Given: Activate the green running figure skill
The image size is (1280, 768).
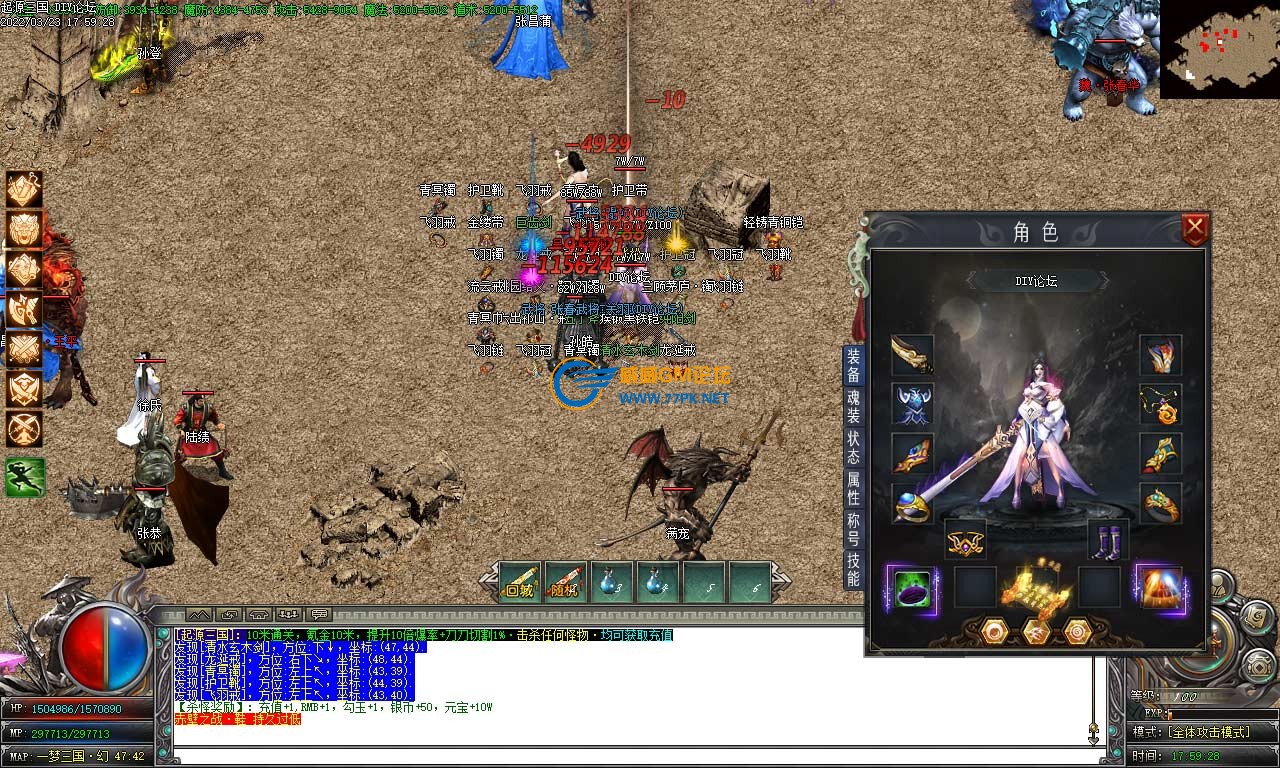Looking at the screenshot, I should point(24,477).
